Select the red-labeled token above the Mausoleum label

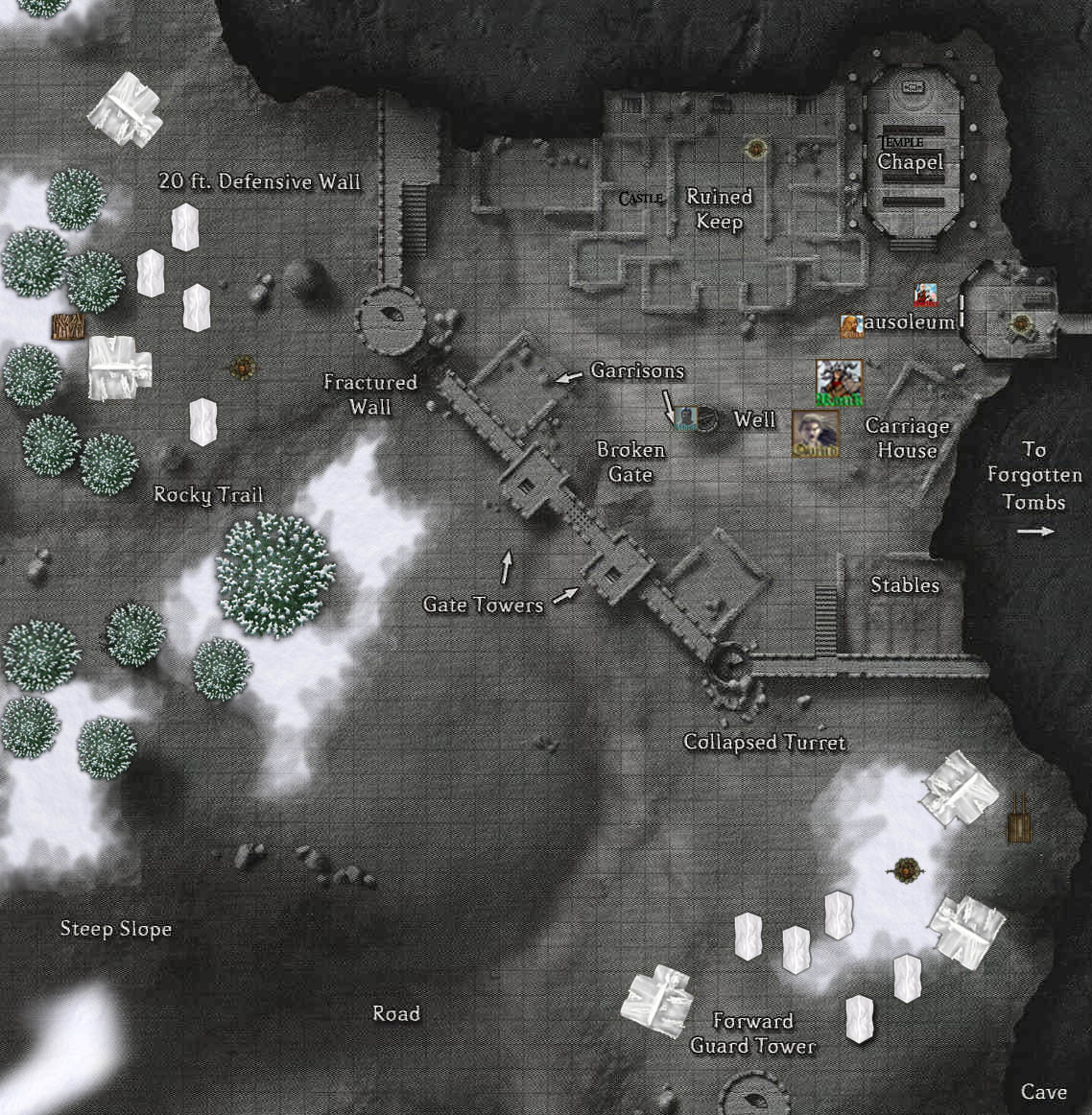[x=925, y=295]
